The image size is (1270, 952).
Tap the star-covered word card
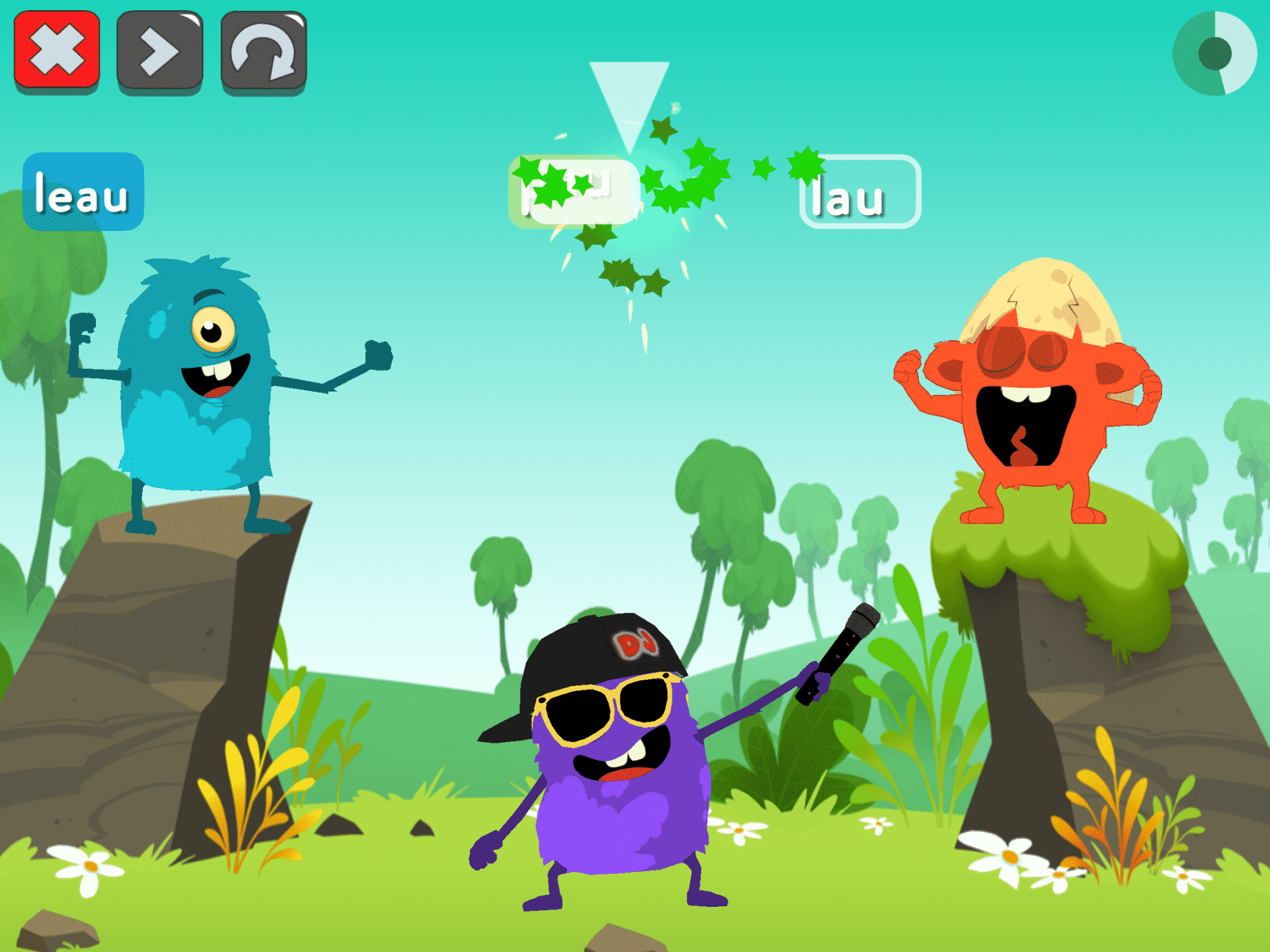[573, 190]
